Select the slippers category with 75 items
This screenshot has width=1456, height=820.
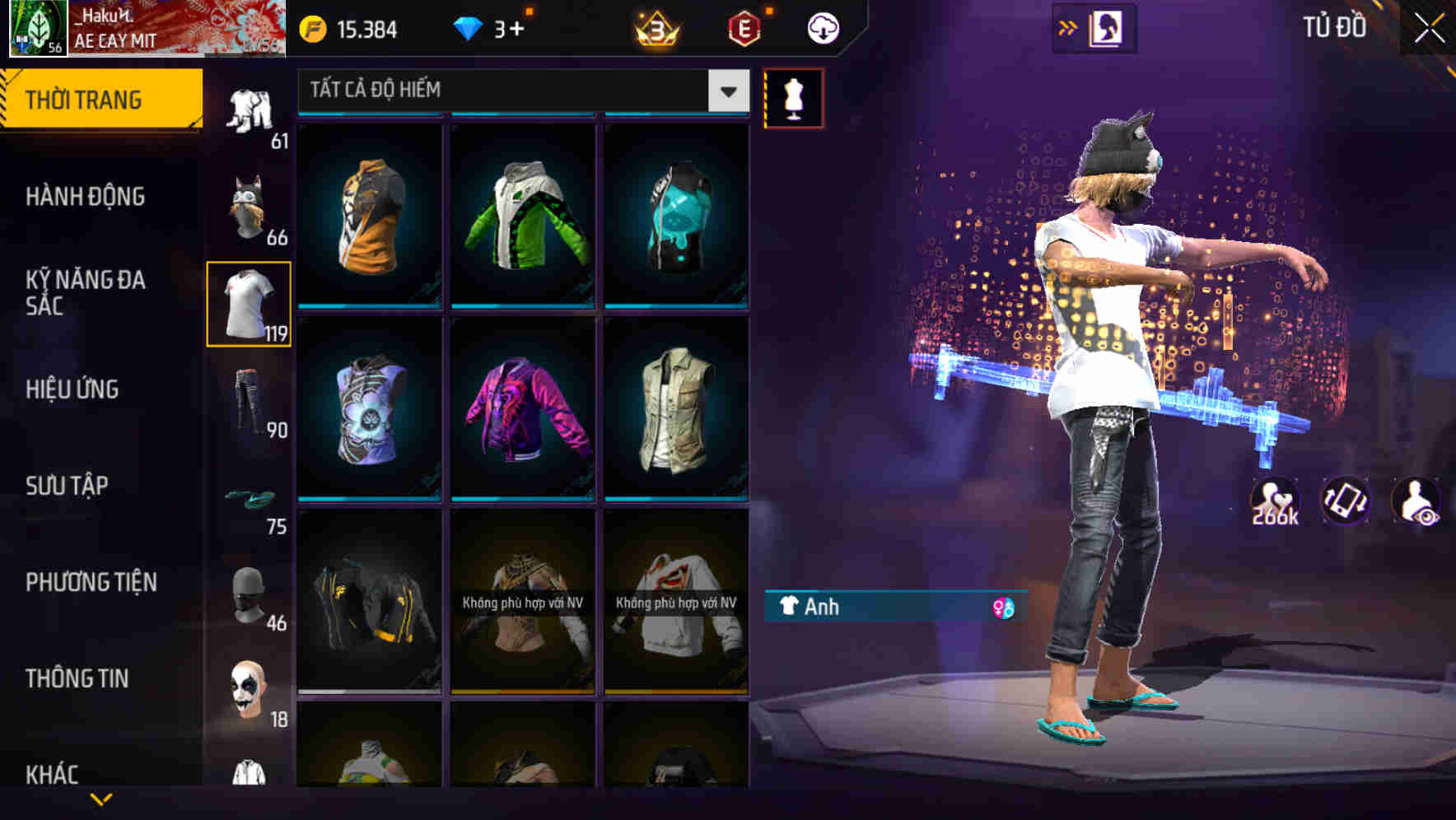(x=249, y=497)
